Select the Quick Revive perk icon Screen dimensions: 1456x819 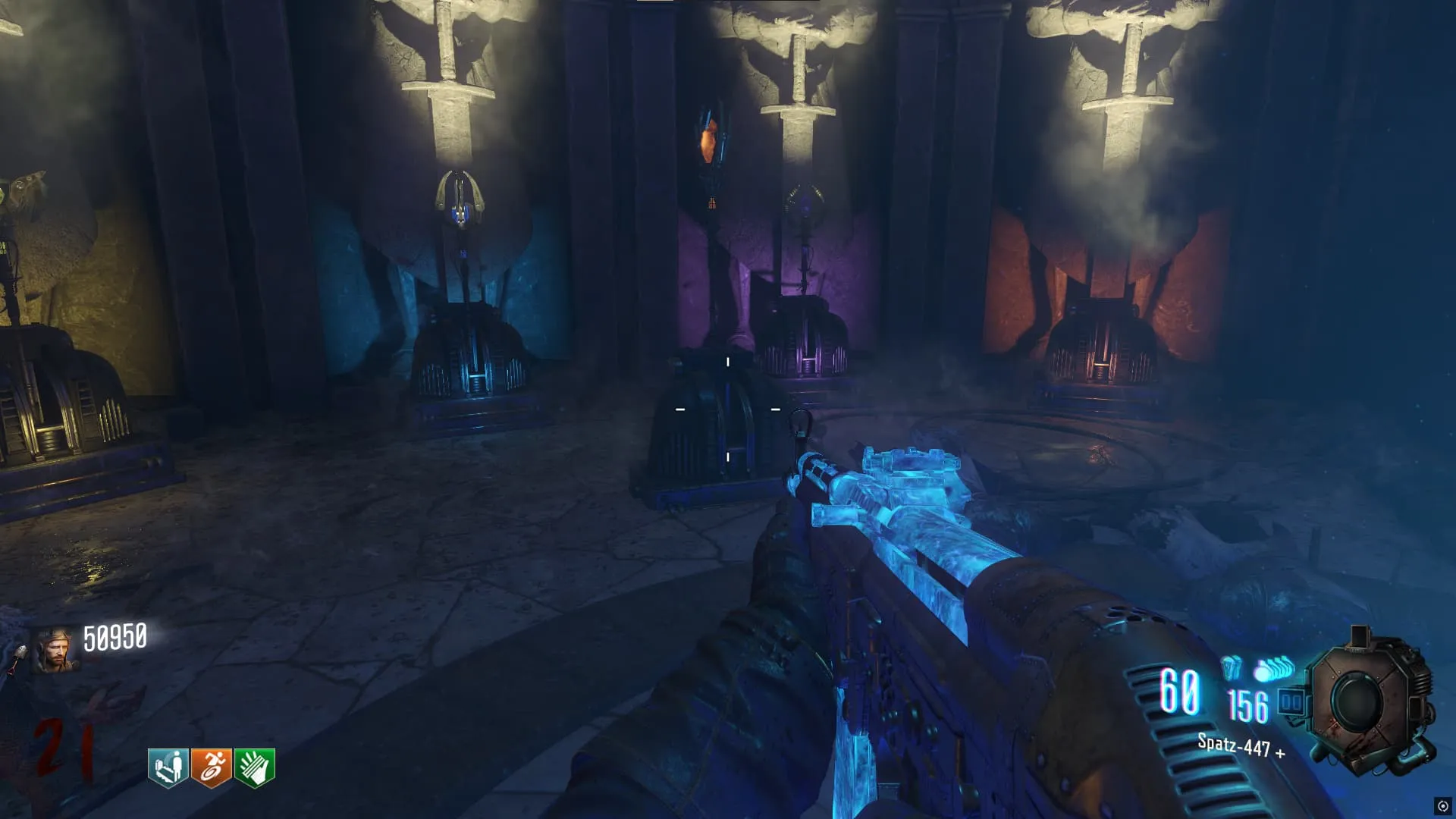pos(168,767)
